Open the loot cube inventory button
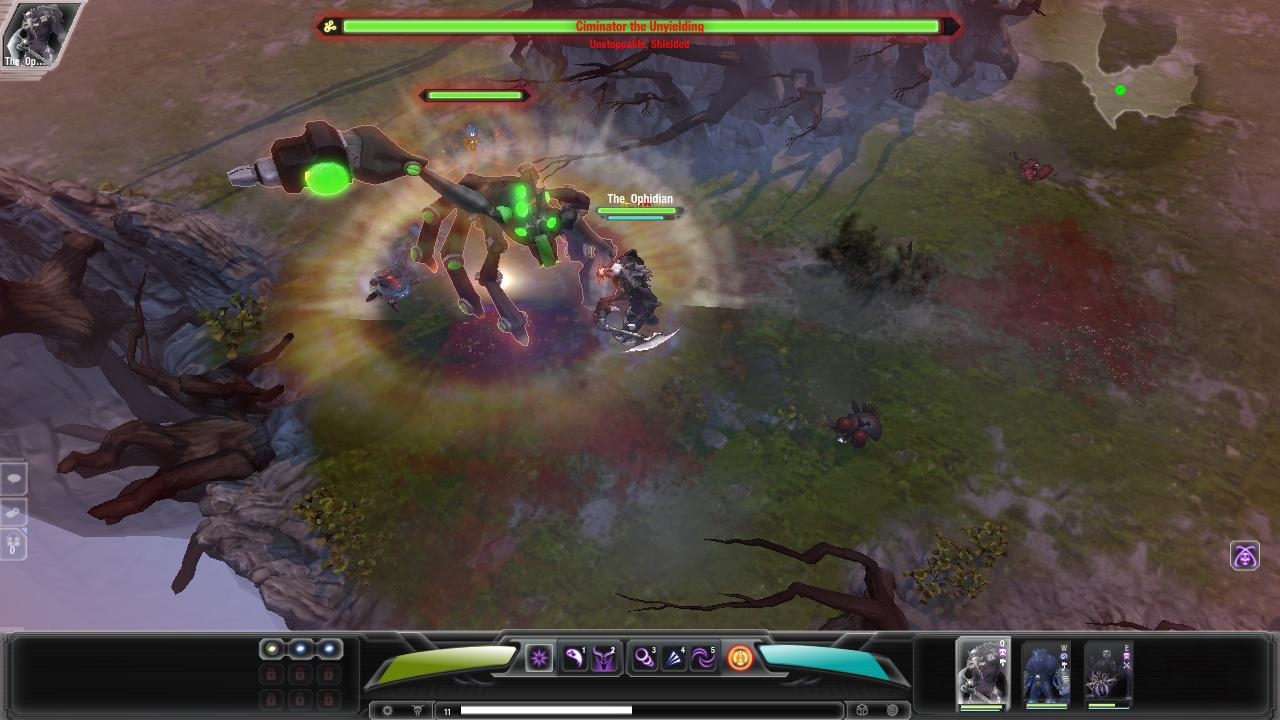This screenshot has width=1280, height=720. (862, 711)
